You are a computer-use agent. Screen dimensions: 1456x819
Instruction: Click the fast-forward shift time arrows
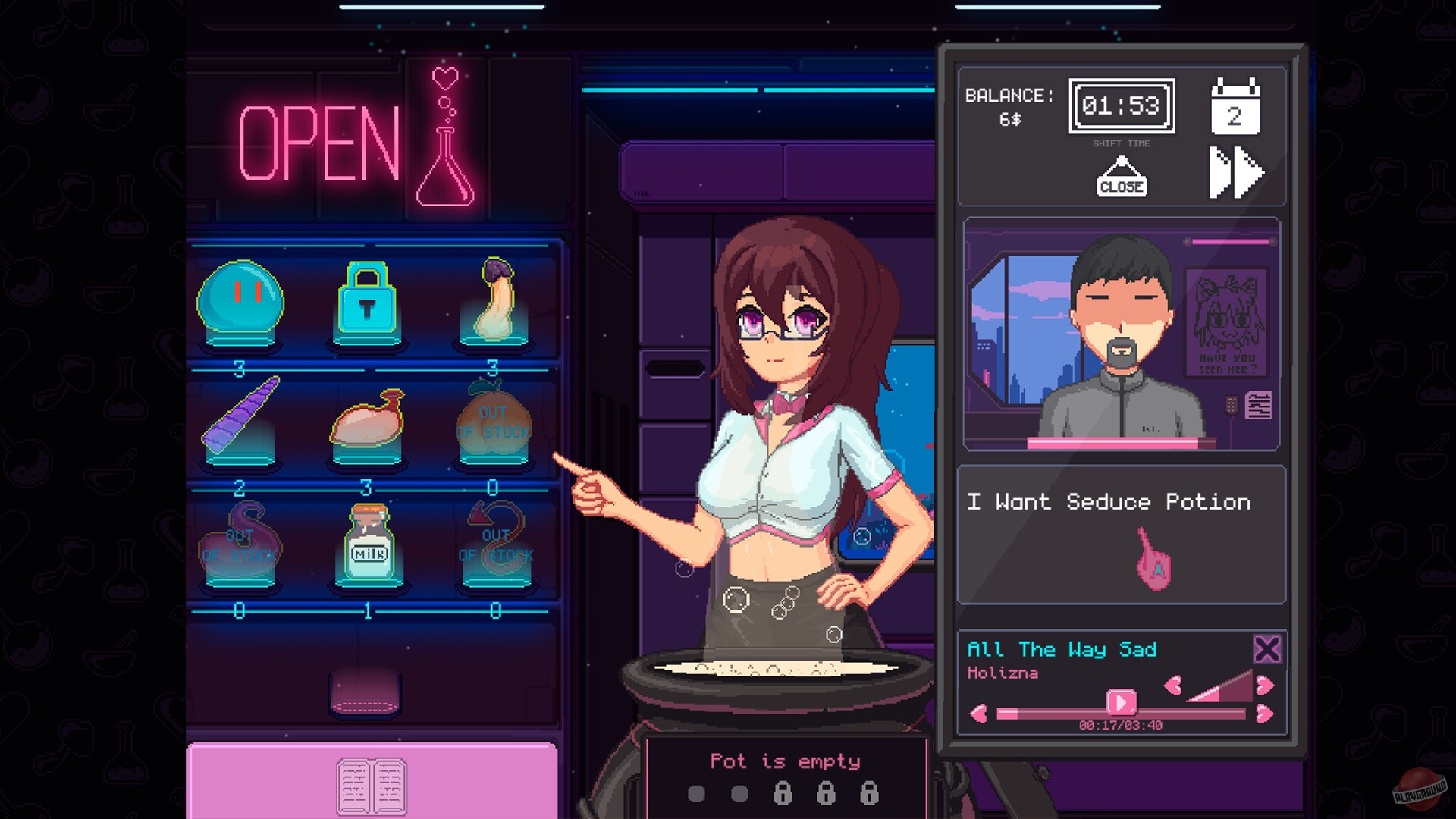pos(1238,174)
